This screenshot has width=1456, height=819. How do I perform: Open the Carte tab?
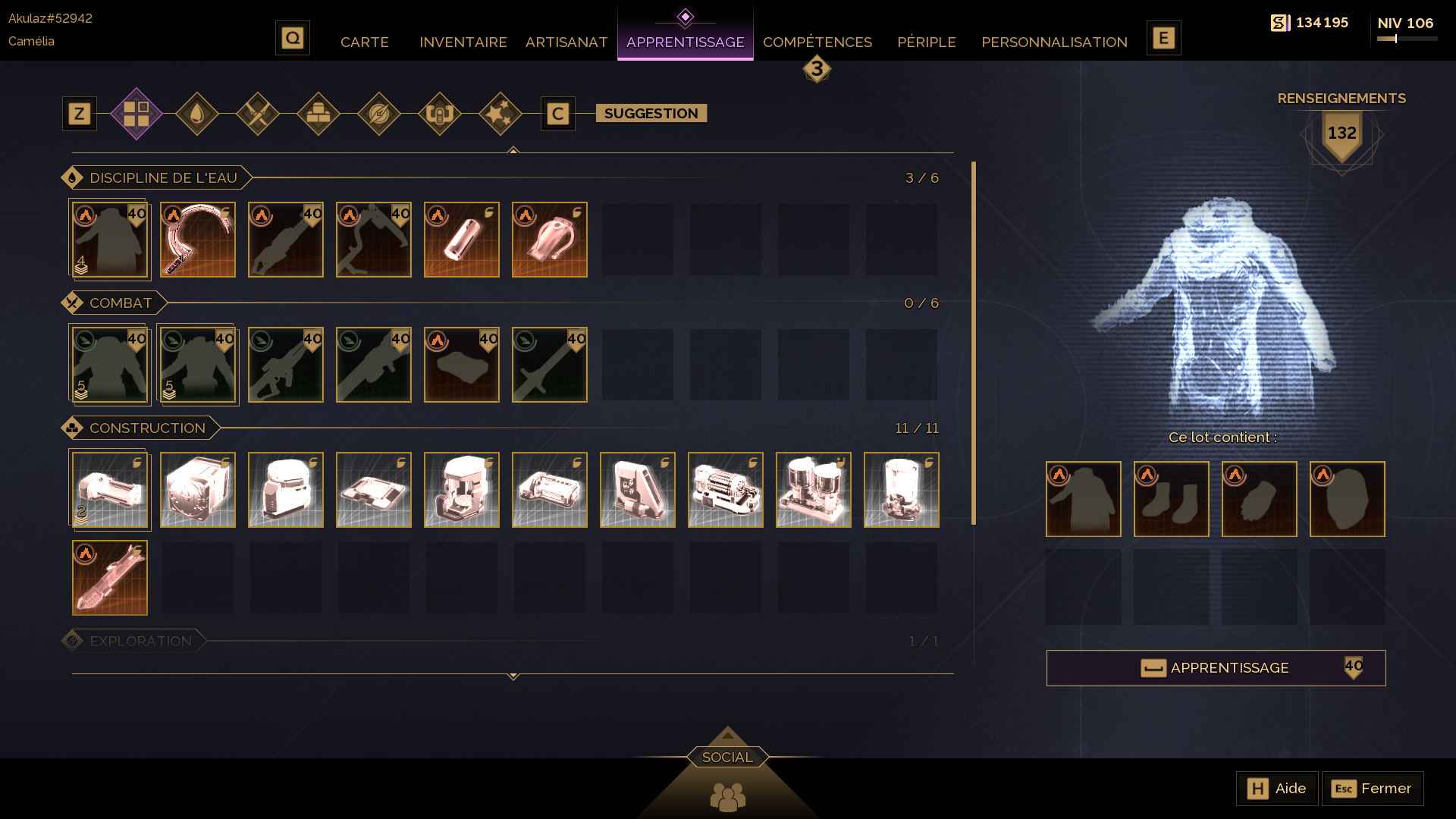click(x=364, y=42)
